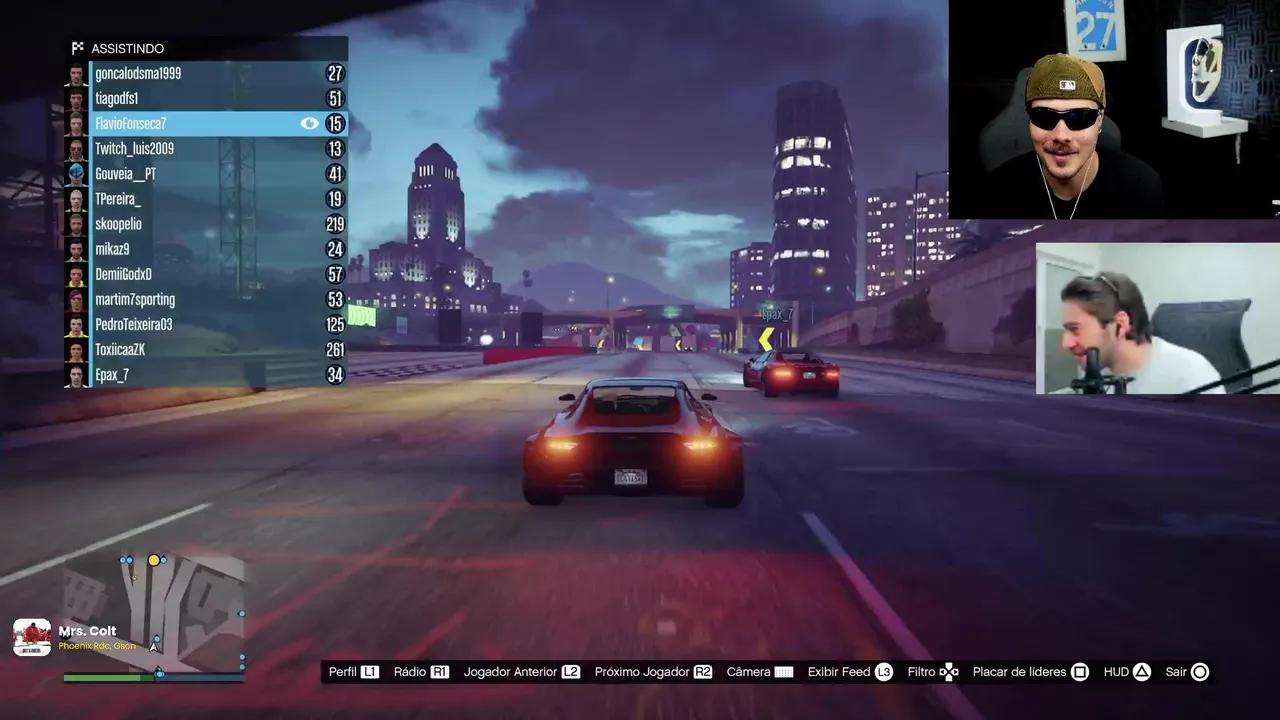
Task: Toggle HUD with the triangle option
Action: 1140,671
